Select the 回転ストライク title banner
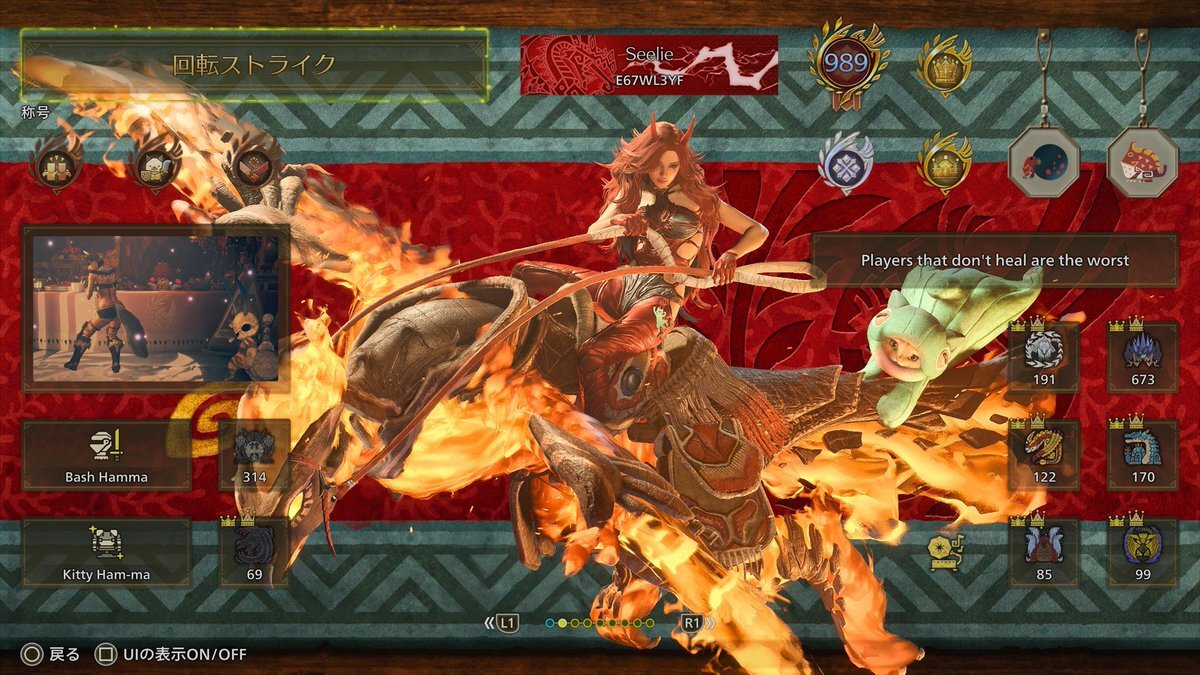This screenshot has width=1200, height=675. [254, 65]
